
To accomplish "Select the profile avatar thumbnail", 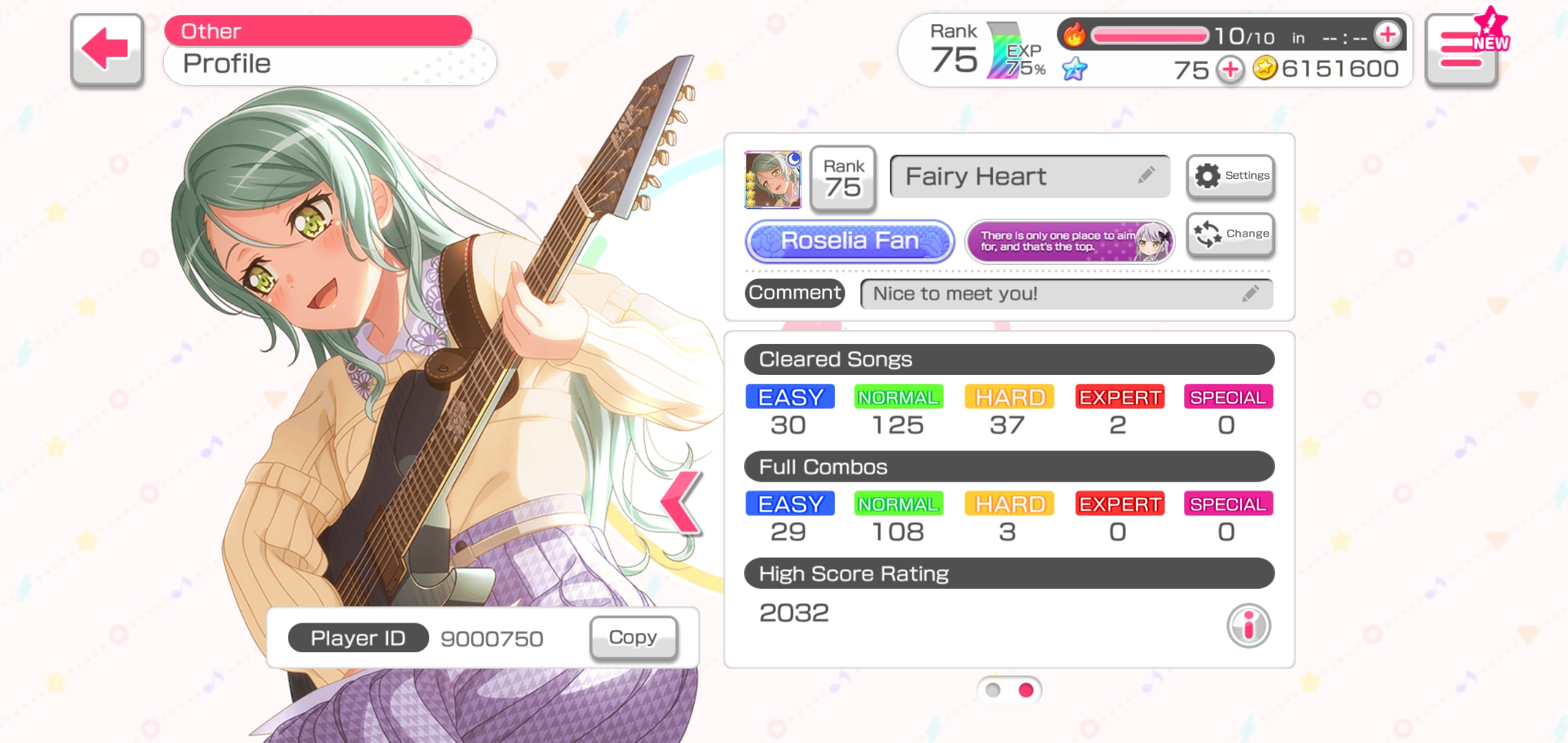I will [773, 180].
